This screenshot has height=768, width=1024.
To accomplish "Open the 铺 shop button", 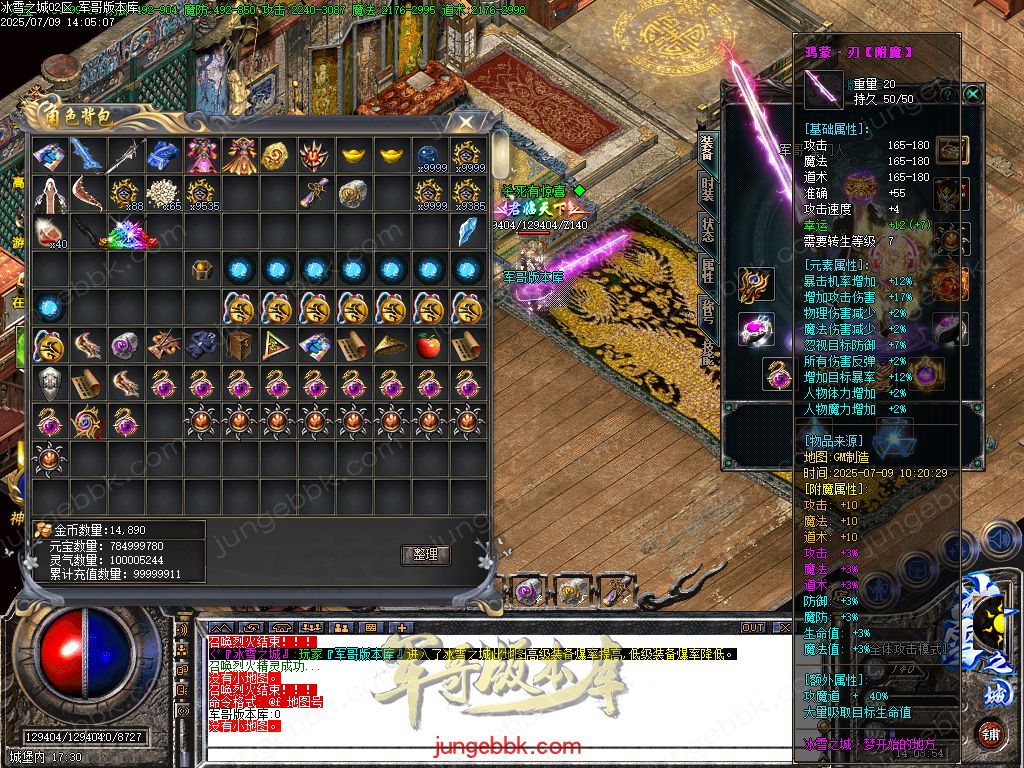I will pyautogui.click(x=990, y=733).
